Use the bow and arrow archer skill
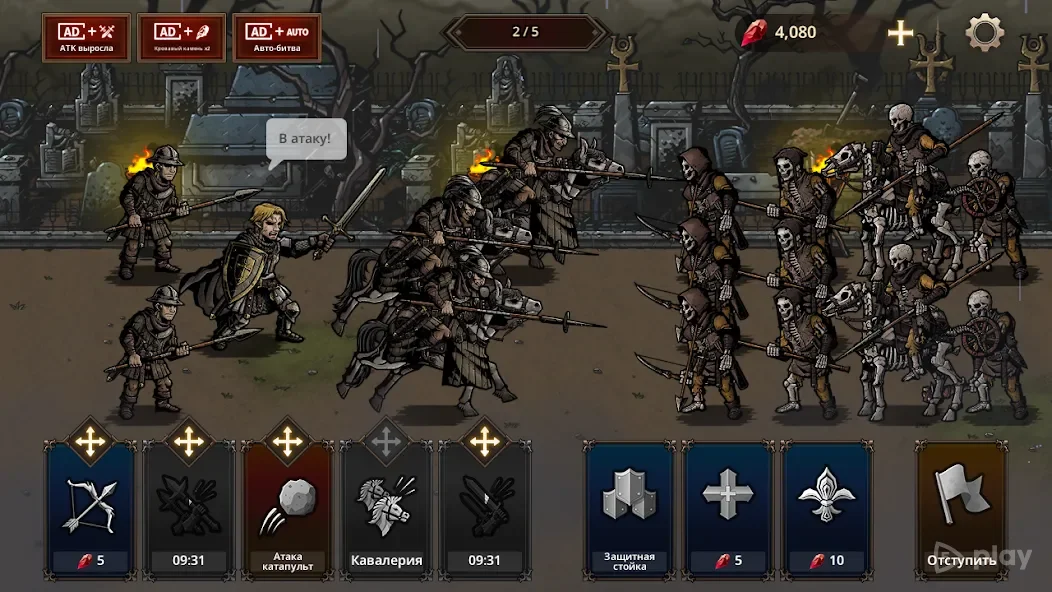This screenshot has width=1052, height=592. pos(90,508)
